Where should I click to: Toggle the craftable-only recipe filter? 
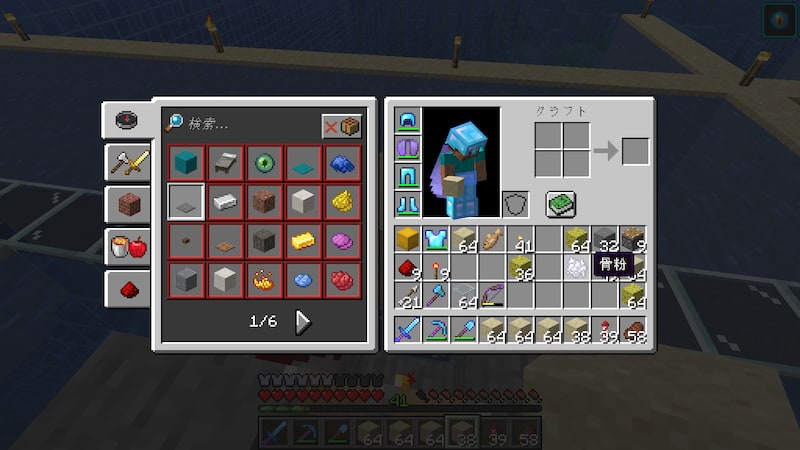click(342, 127)
